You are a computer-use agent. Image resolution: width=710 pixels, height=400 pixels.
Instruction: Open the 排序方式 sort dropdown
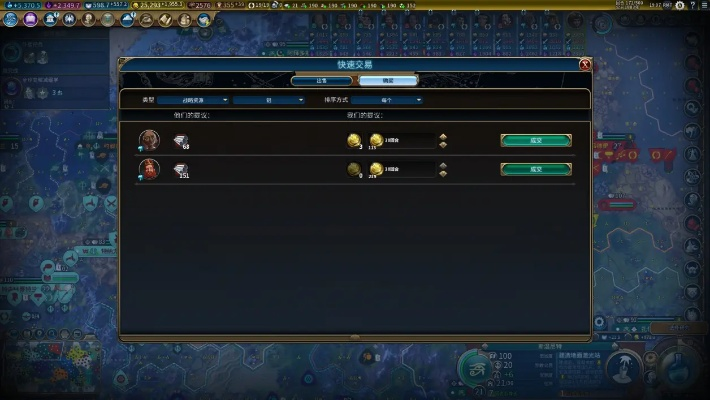tap(385, 100)
